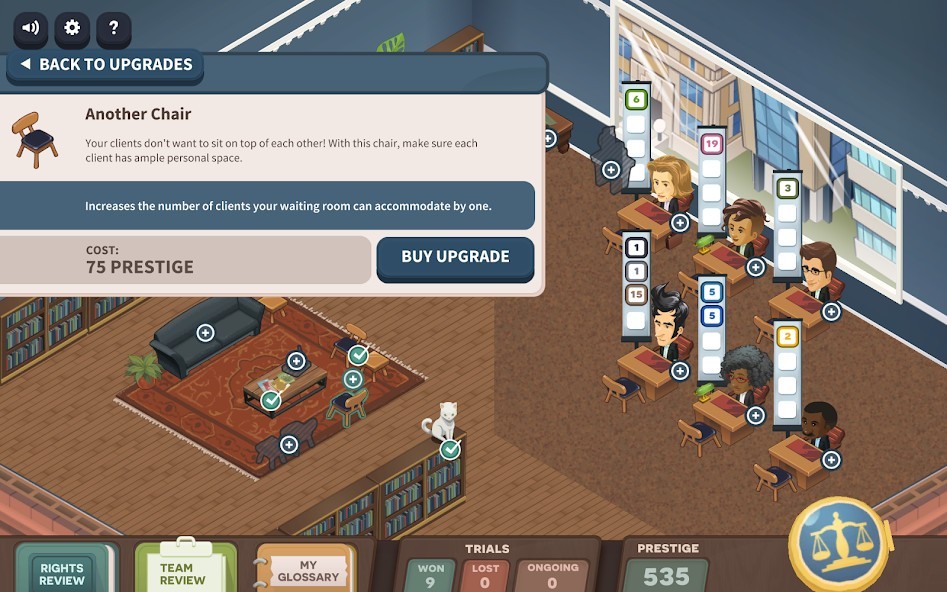Select the checkmark marker on the coffee table
This screenshot has width=947, height=592.
271,401
